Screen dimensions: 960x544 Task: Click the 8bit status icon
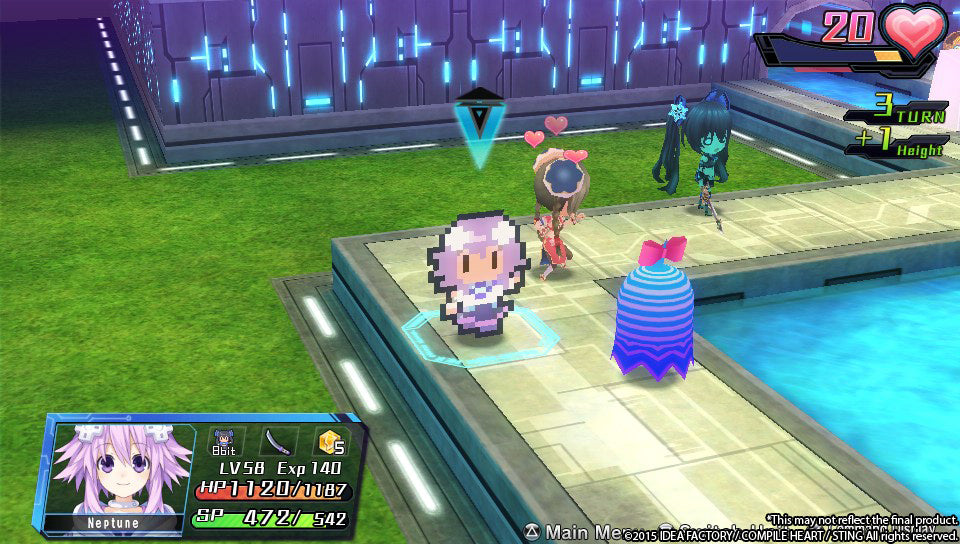[223, 441]
